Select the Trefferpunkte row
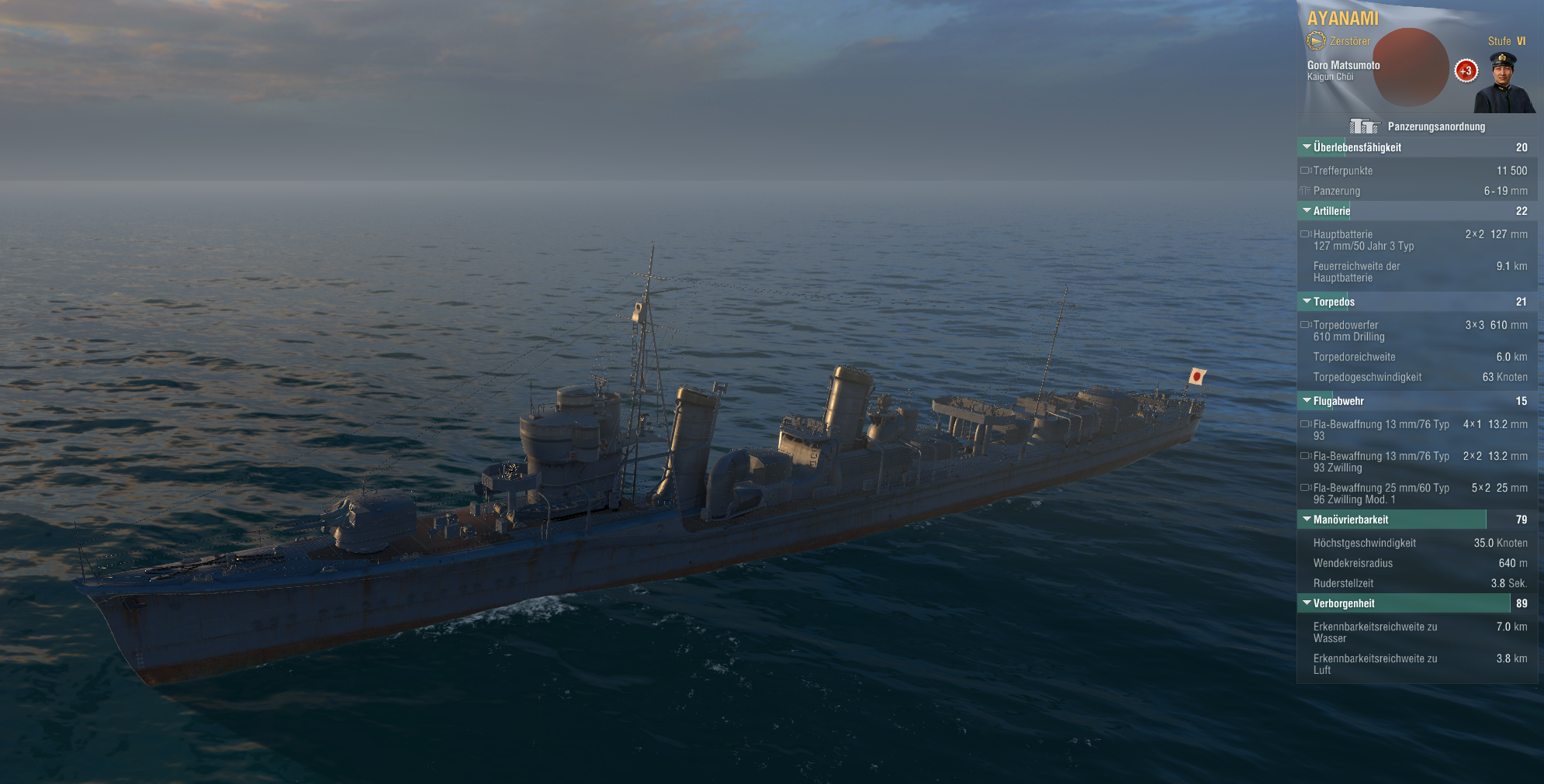The width and height of the screenshot is (1544, 784). tap(1417, 171)
